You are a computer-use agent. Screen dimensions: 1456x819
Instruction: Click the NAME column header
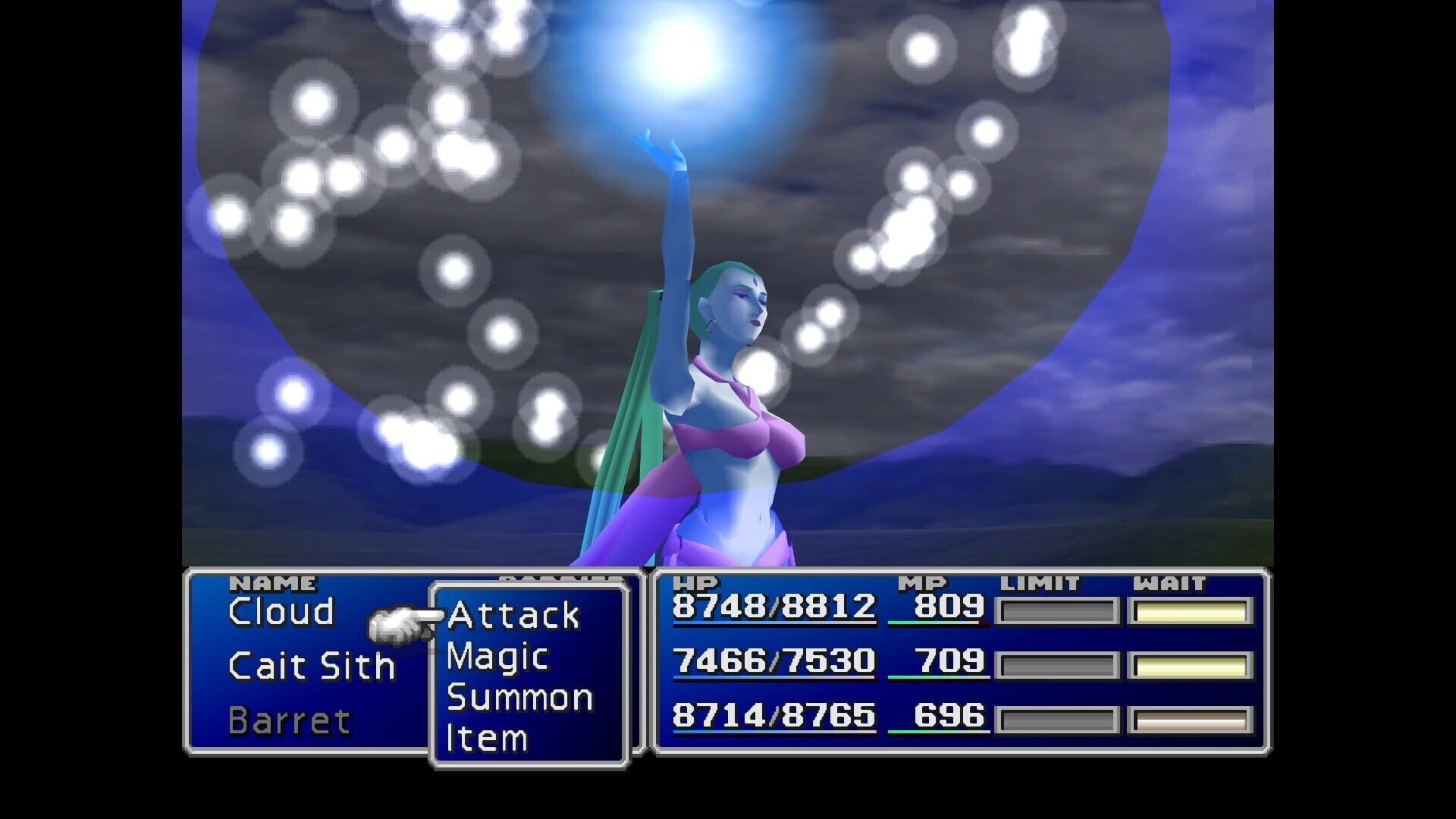[x=275, y=582]
